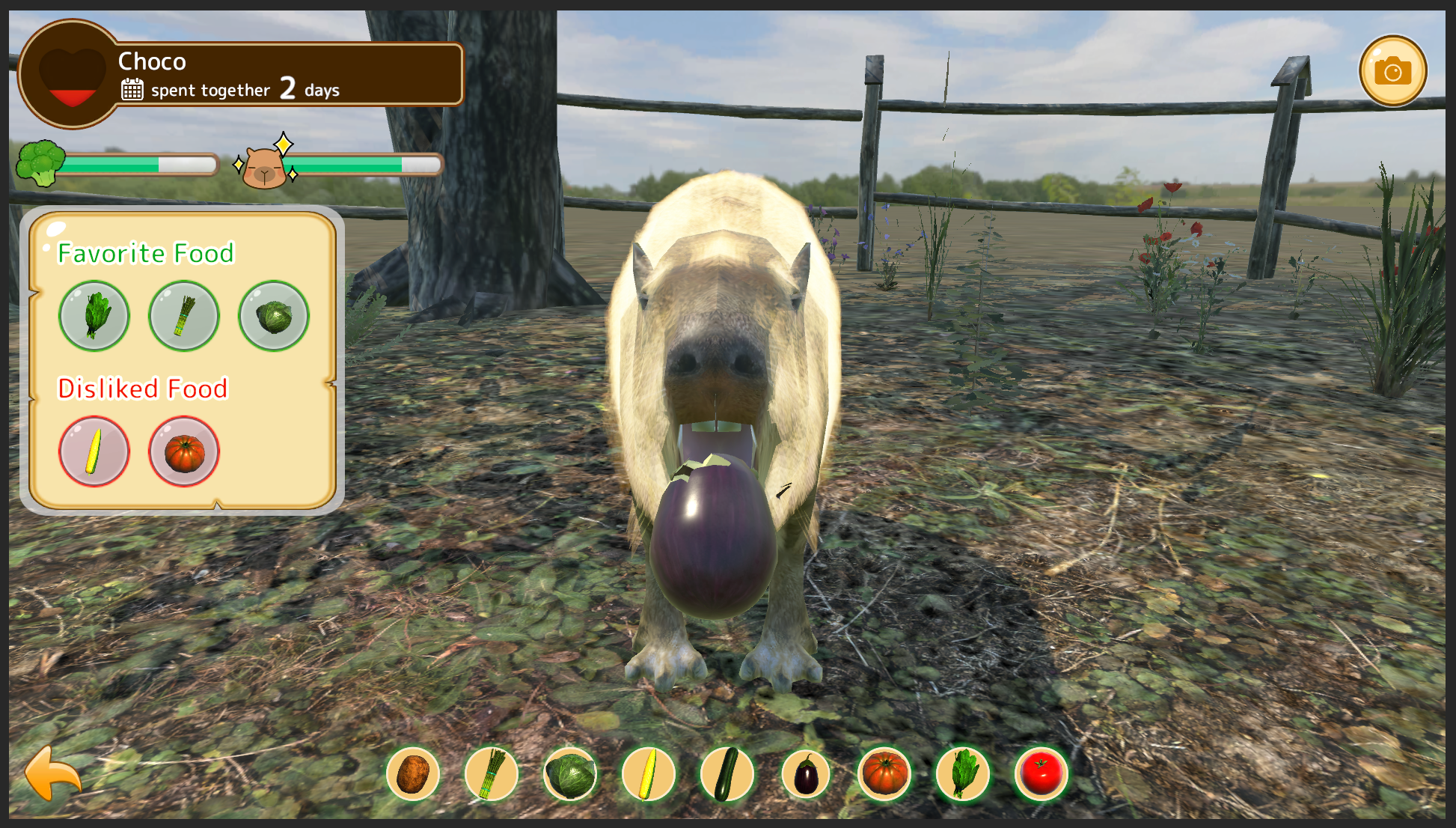This screenshot has height=828, width=1456.
Task: Choose the eggplant in the bottom food bar
Action: [x=806, y=774]
